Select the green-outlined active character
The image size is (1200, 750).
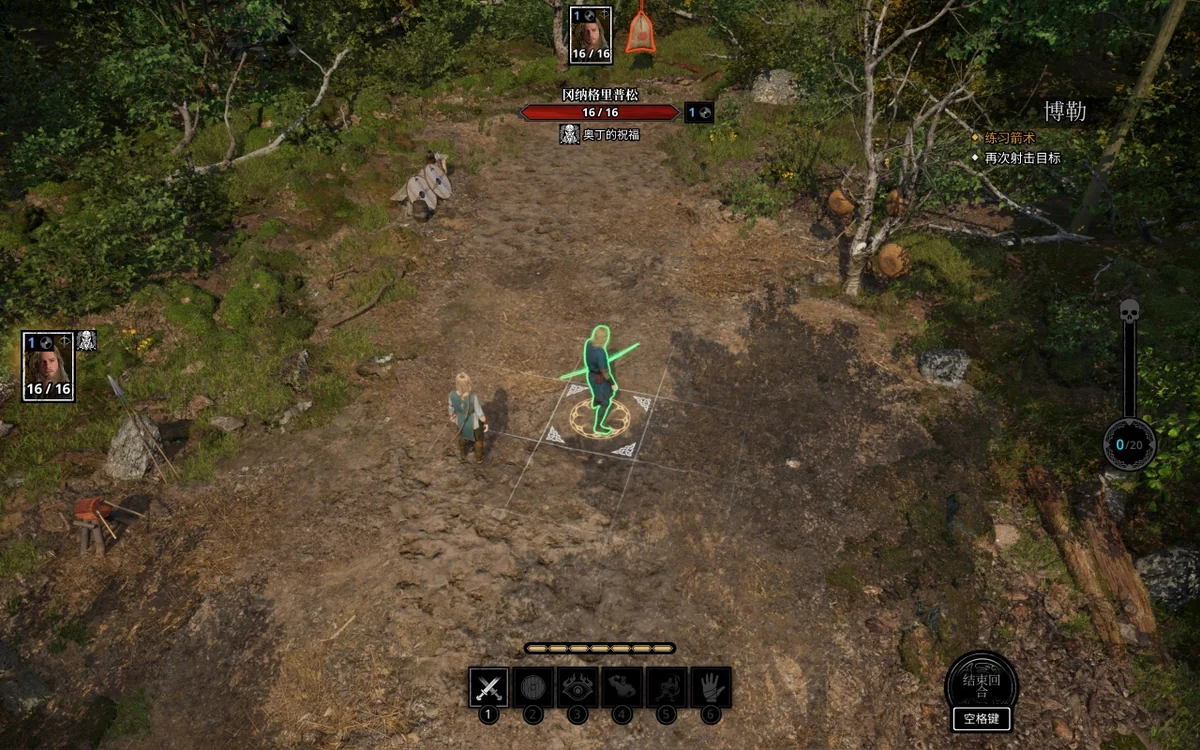[600, 382]
